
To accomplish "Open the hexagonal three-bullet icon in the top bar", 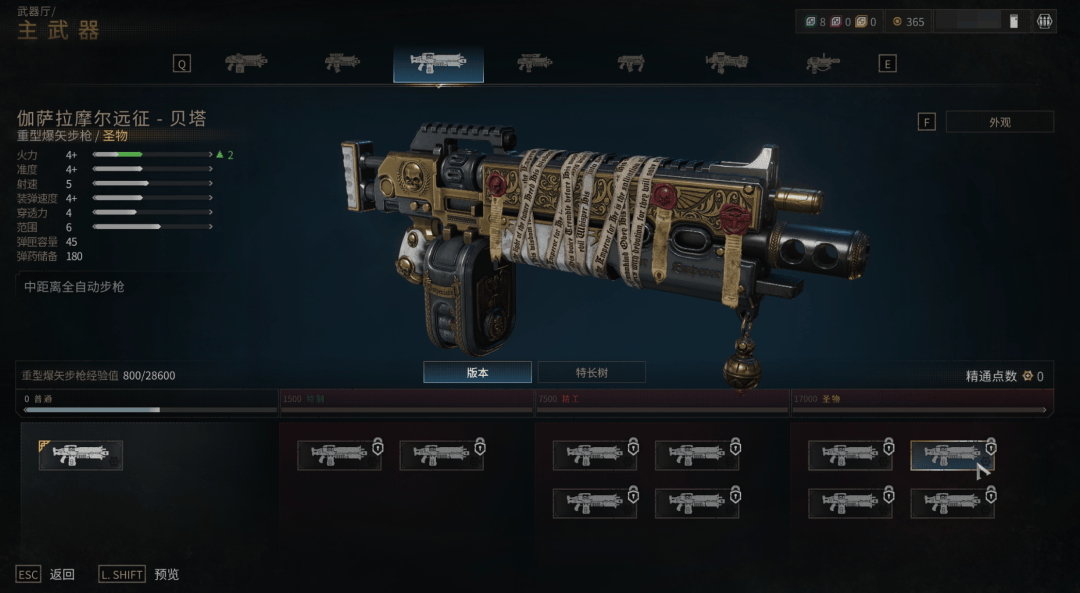I will (1045, 21).
